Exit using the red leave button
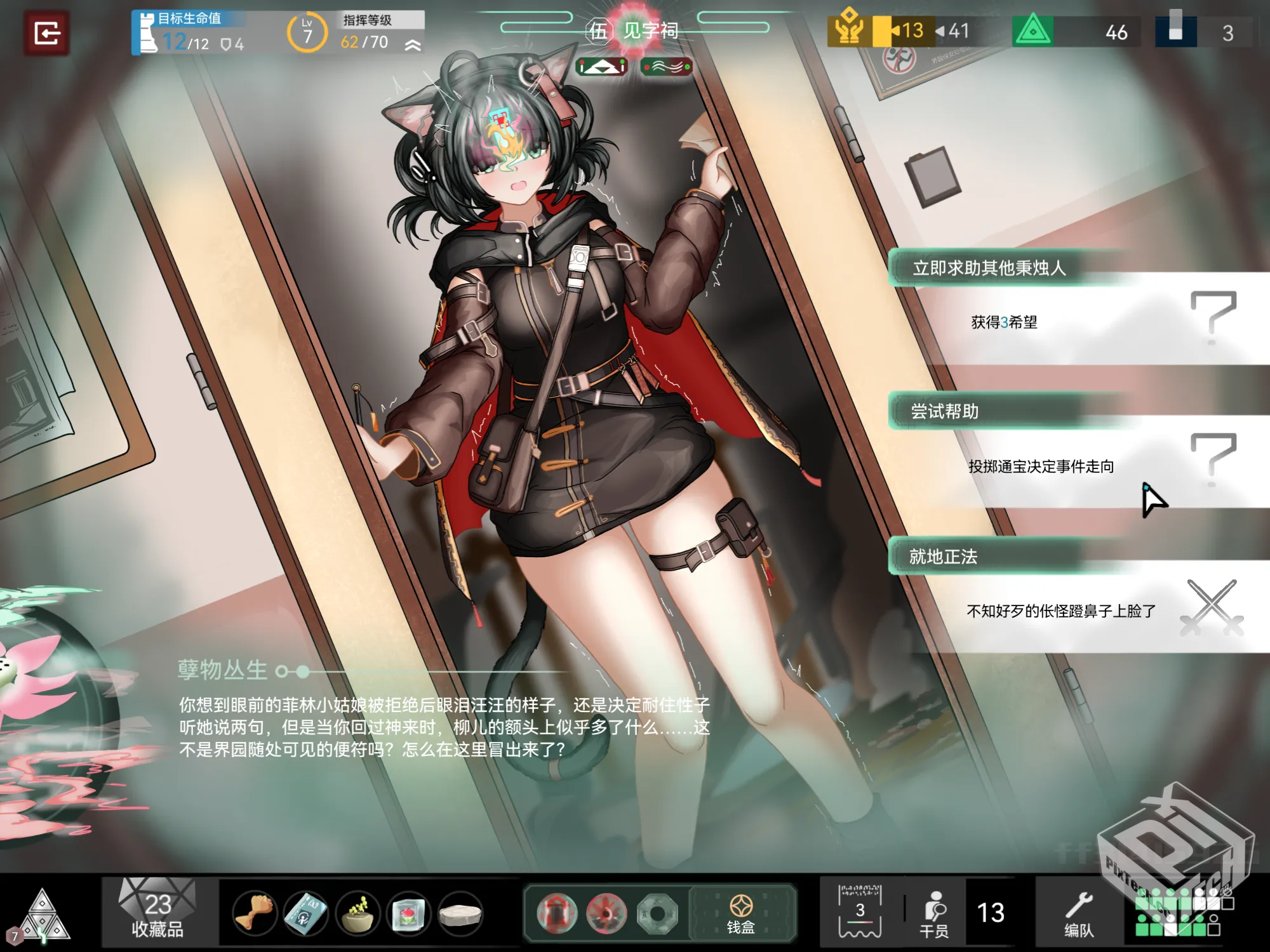This screenshot has width=1270, height=952. [x=46, y=33]
